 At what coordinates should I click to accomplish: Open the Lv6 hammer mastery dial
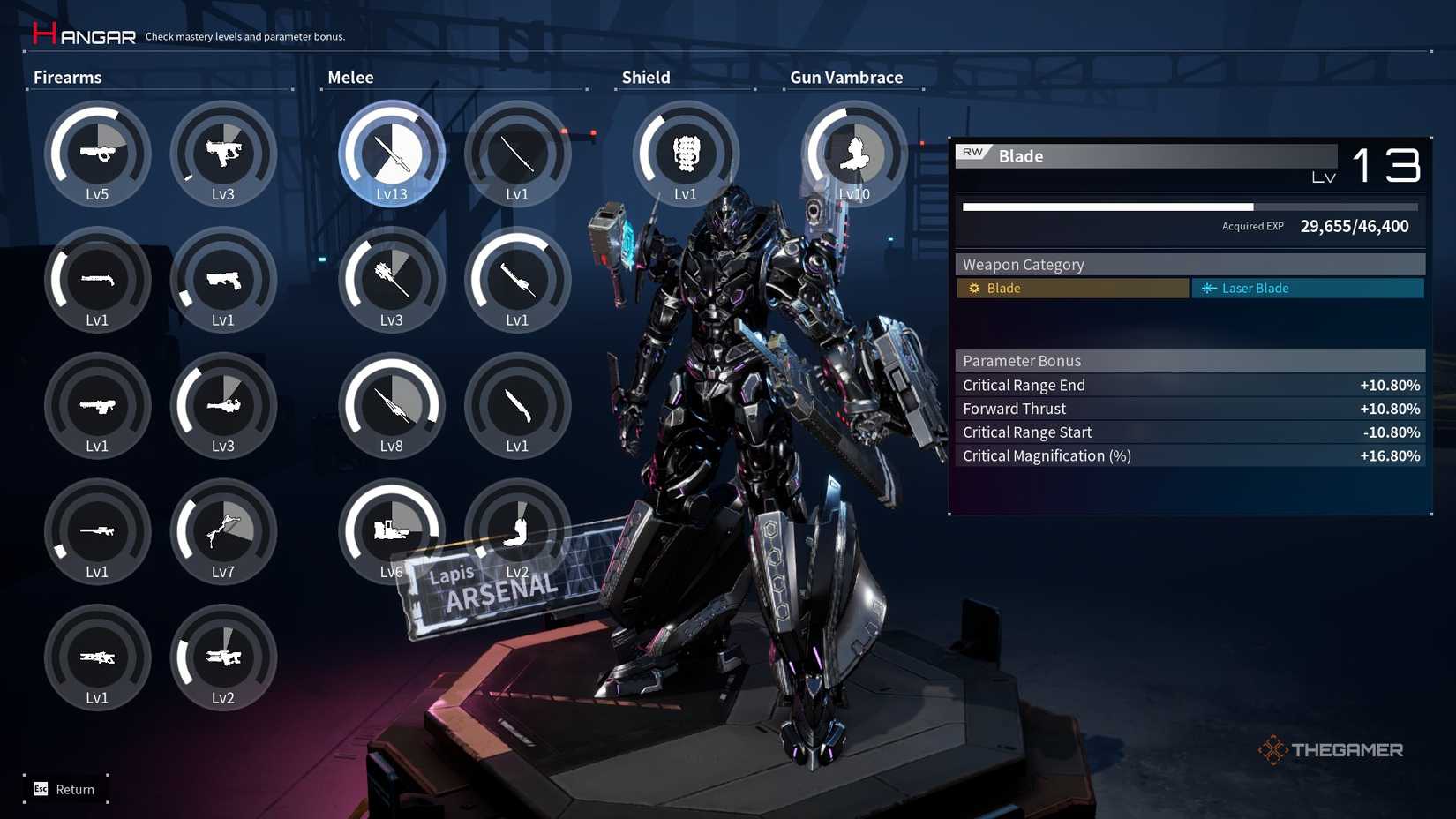click(391, 532)
